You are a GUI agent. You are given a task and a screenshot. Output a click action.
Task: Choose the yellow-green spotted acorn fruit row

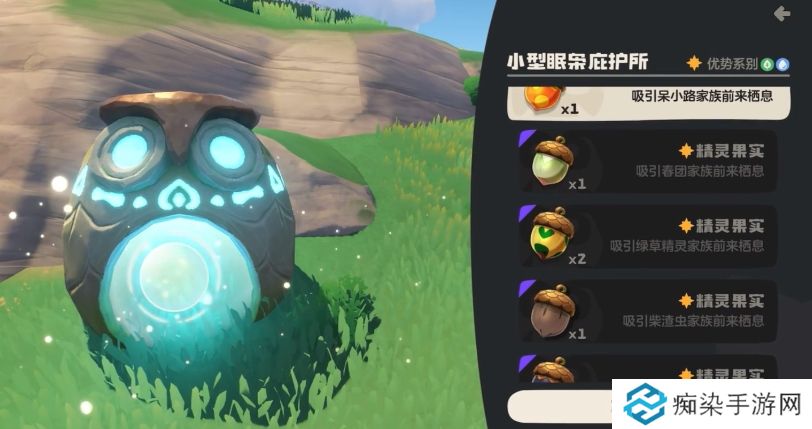coord(647,235)
